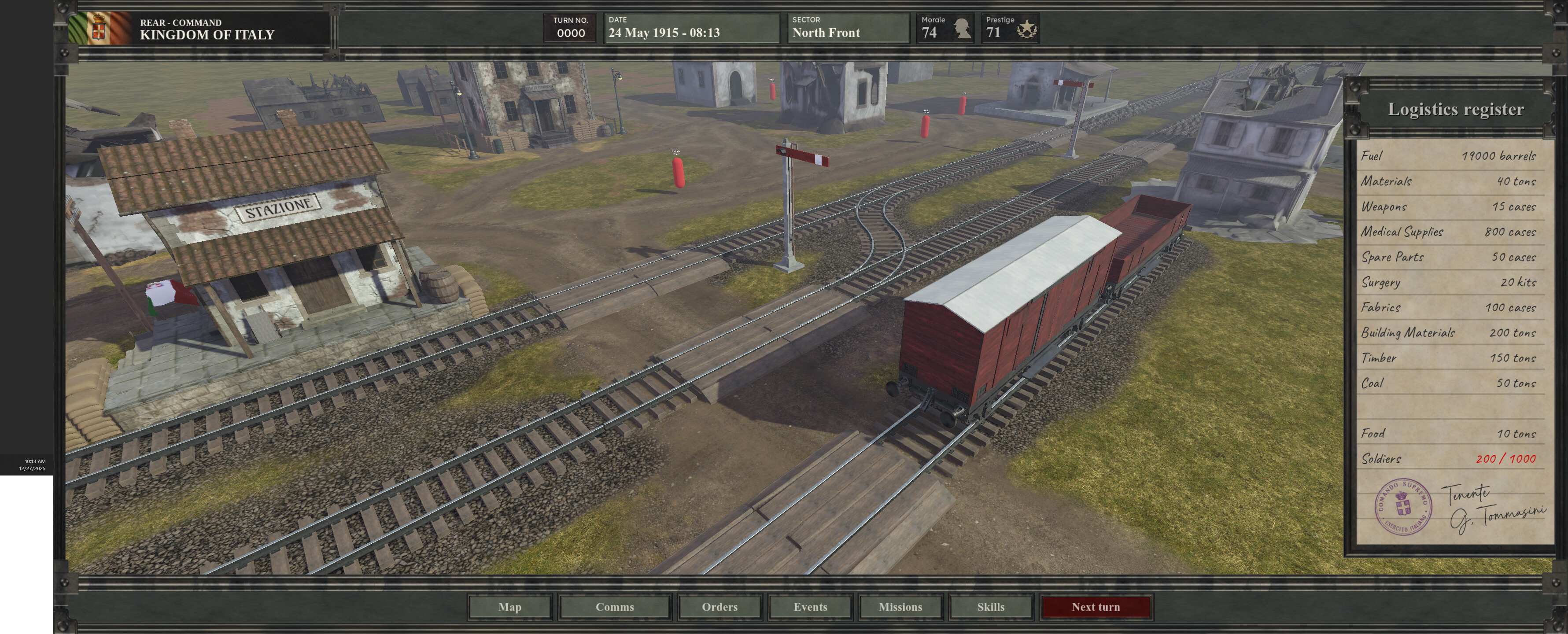Select the Food row in the register

click(1449, 434)
